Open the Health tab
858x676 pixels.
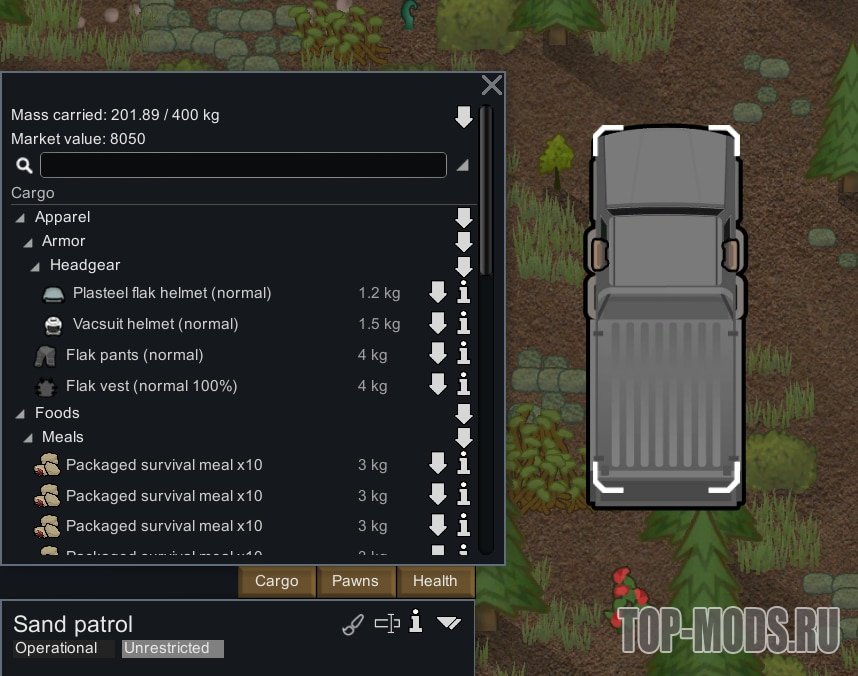coord(435,581)
